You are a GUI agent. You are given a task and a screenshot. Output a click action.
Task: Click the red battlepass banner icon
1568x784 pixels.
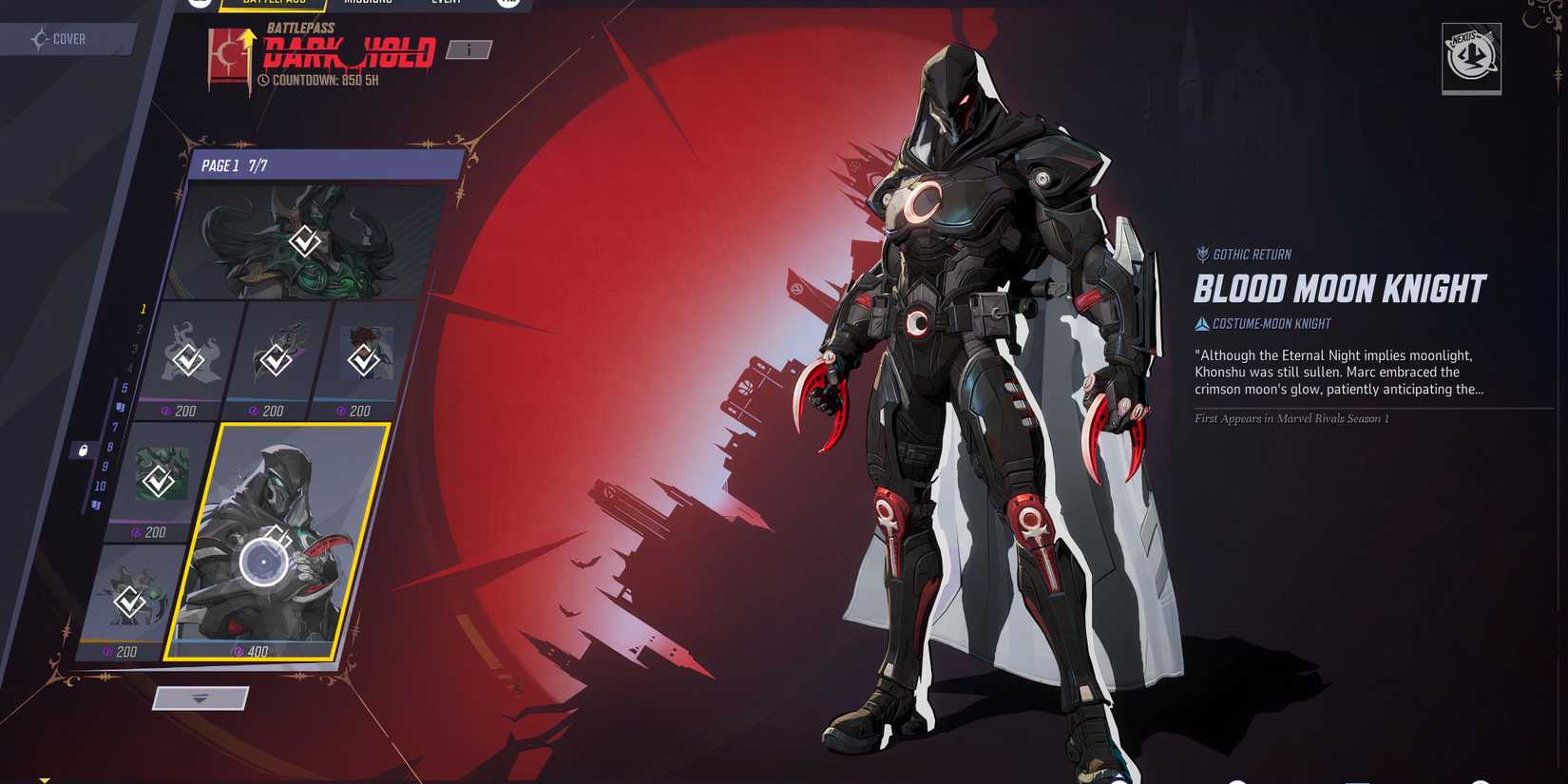[x=225, y=52]
